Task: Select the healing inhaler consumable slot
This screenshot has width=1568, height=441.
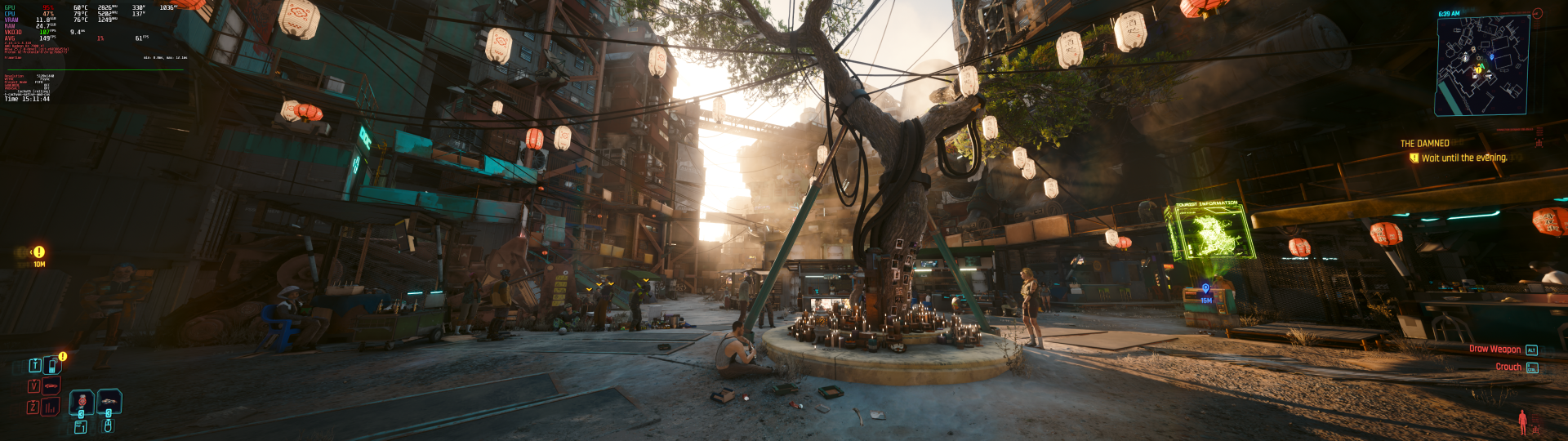Action: pos(82,402)
